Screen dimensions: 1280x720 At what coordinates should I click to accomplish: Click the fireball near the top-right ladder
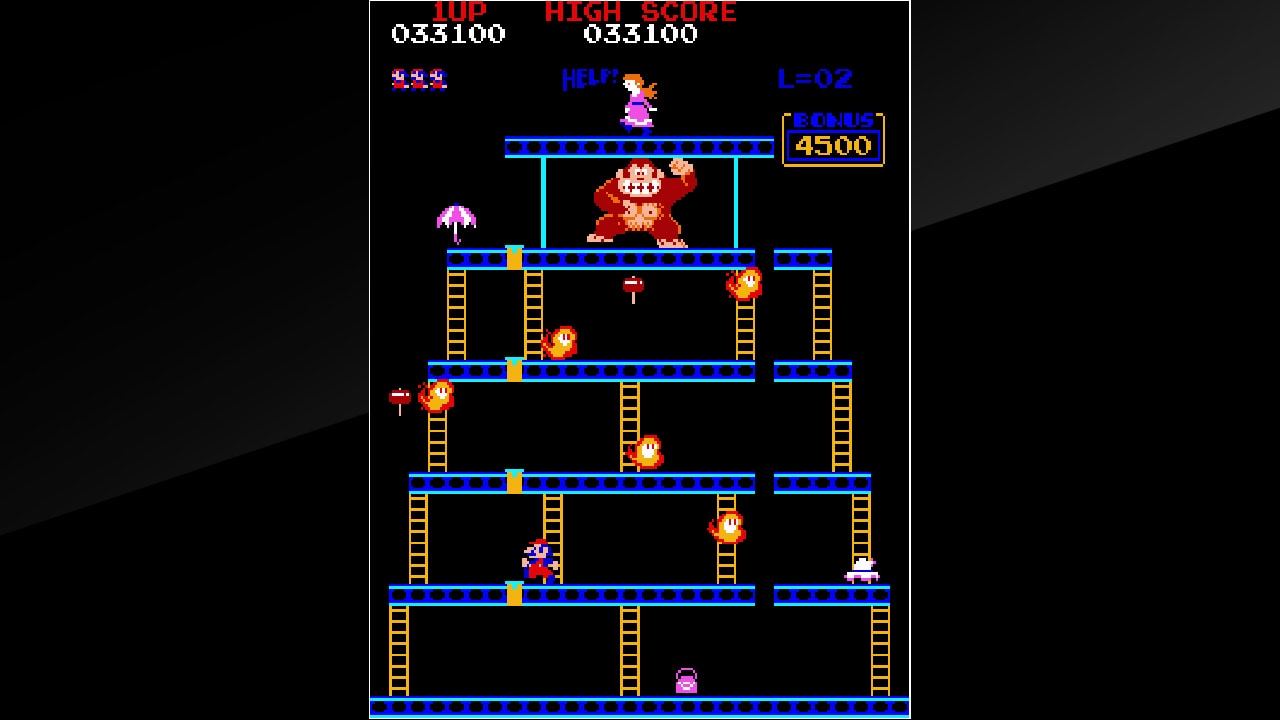pos(742,283)
